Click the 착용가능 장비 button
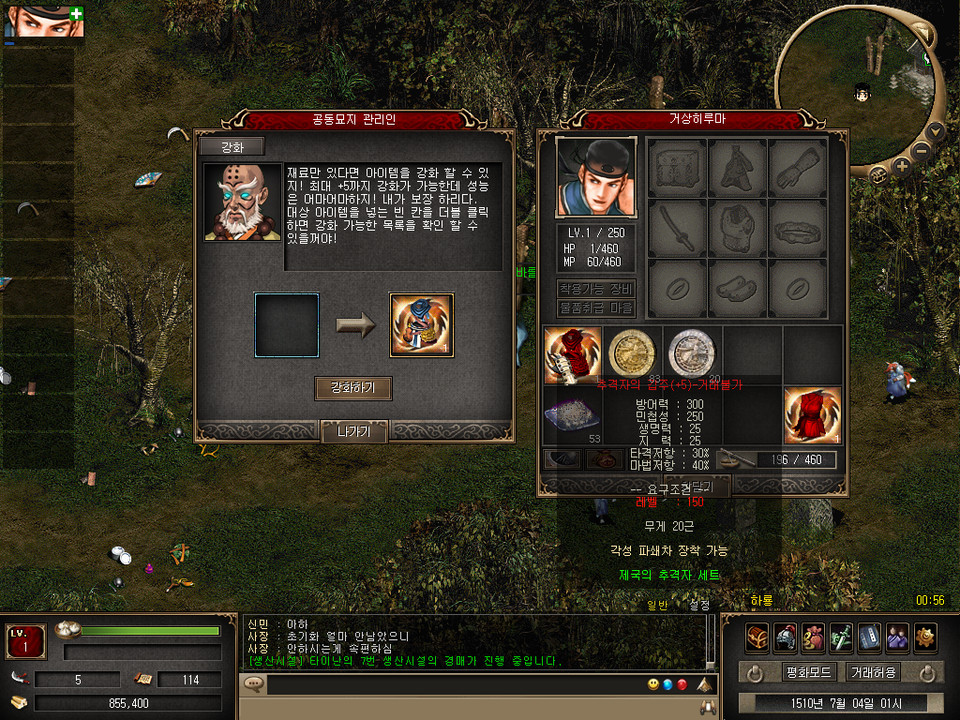The height and width of the screenshot is (720, 960). click(x=596, y=289)
